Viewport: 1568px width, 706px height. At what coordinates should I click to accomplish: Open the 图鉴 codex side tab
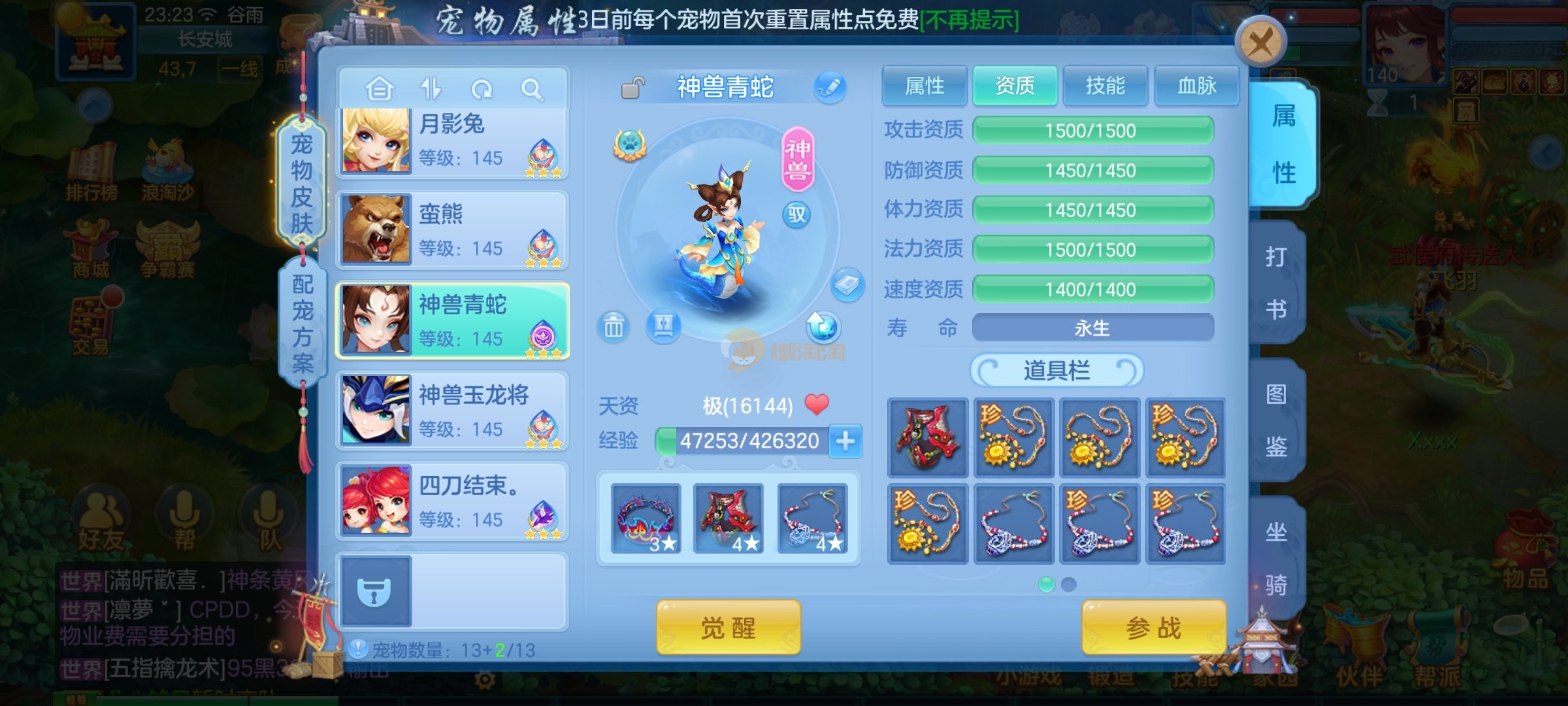click(x=1276, y=420)
